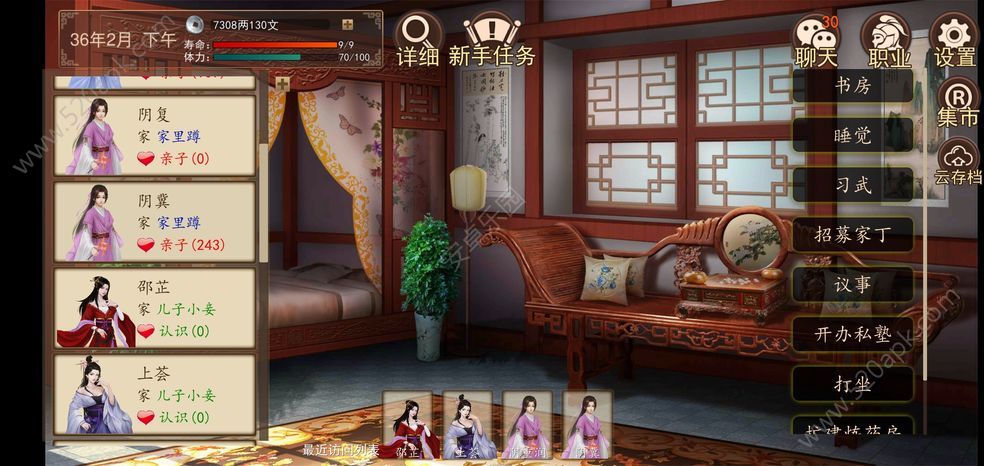Open the 设置 settings gear
The image size is (984, 466).
point(954,40)
